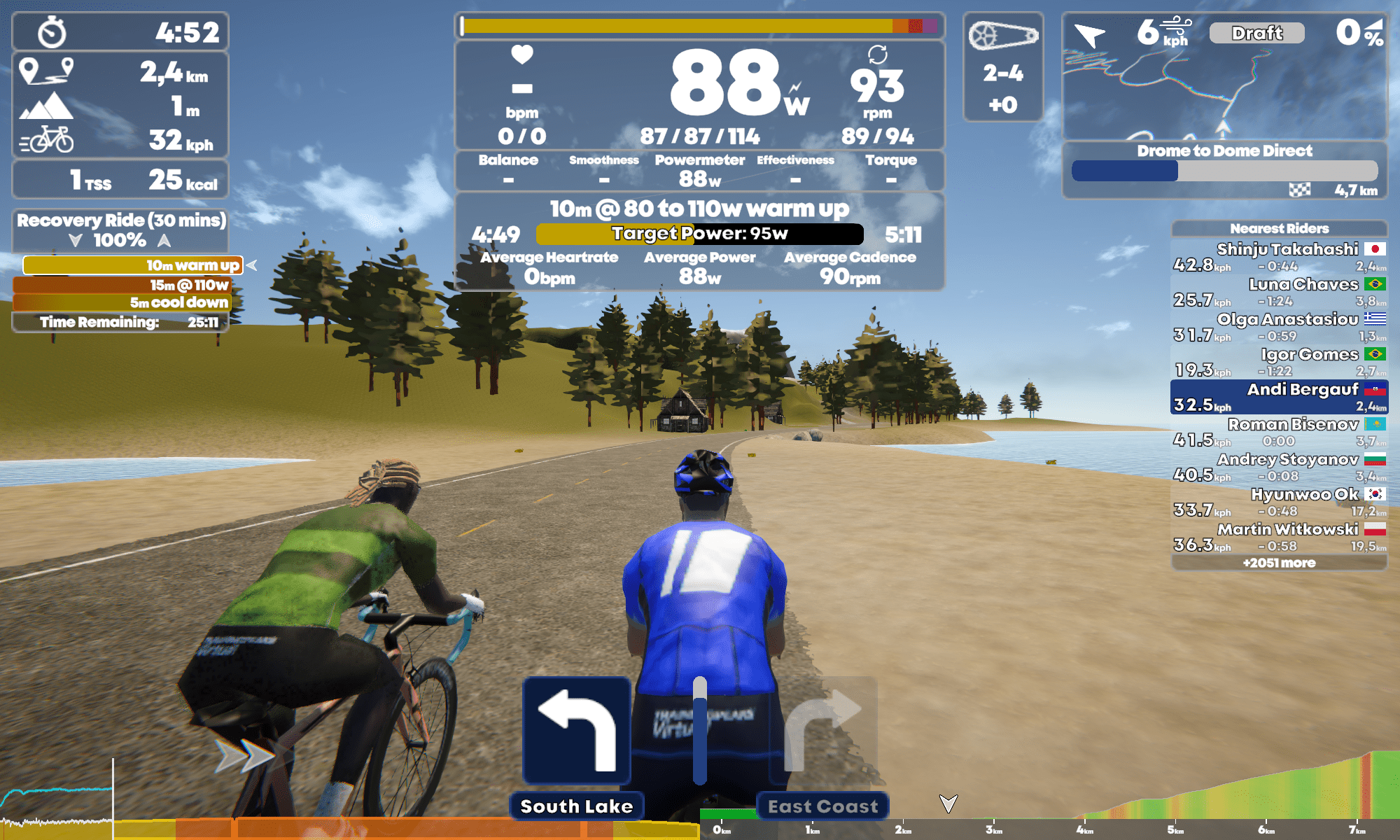
Task: Select the East Coast right turn
Action: 823,731
